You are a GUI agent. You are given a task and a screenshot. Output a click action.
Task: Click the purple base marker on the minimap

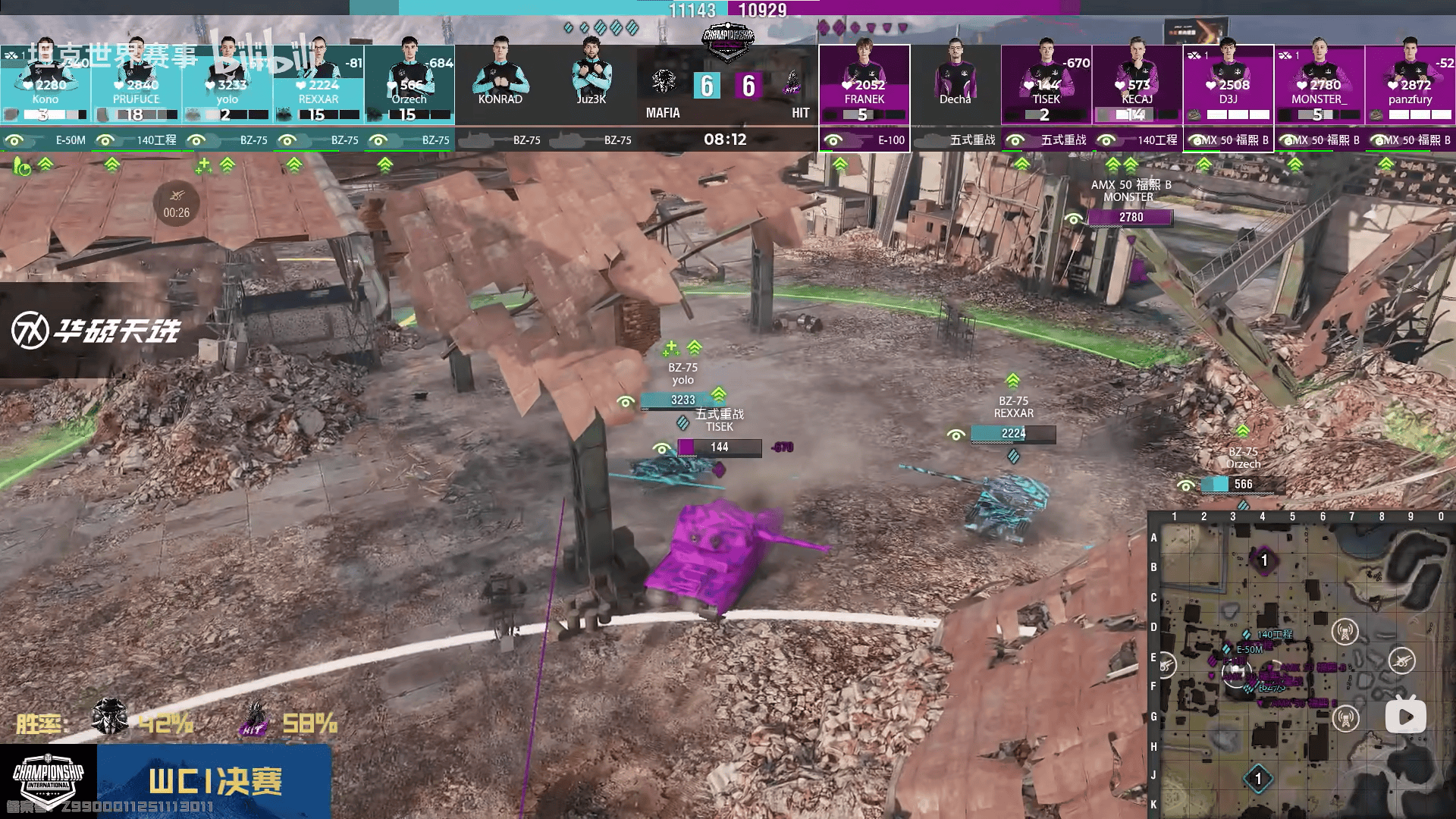(x=1263, y=560)
